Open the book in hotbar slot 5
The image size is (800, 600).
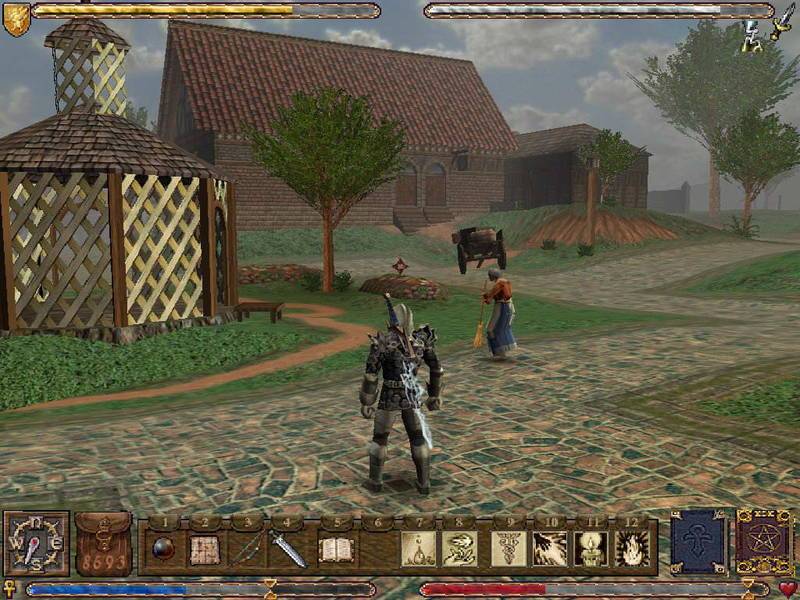click(337, 549)
